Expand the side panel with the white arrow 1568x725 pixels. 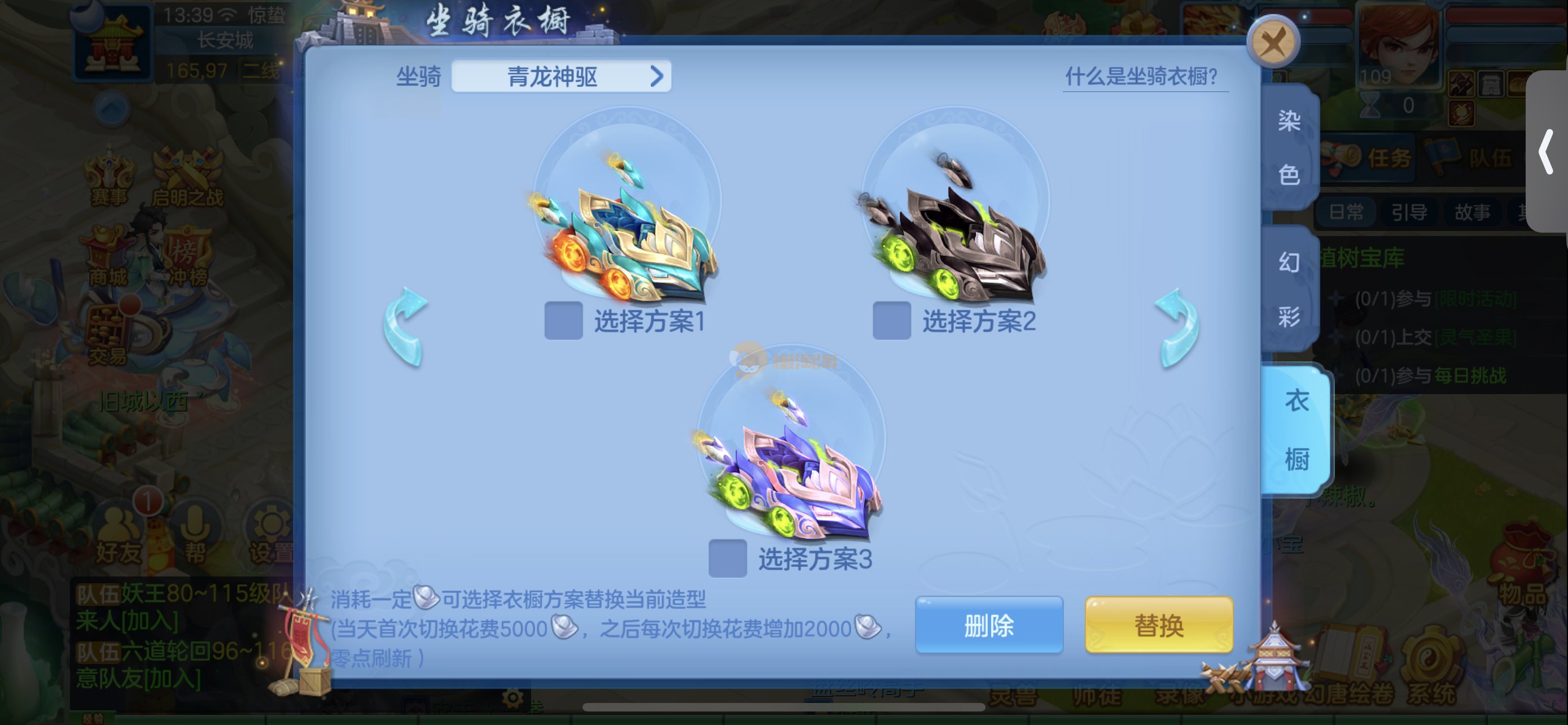click(1546, 152)
